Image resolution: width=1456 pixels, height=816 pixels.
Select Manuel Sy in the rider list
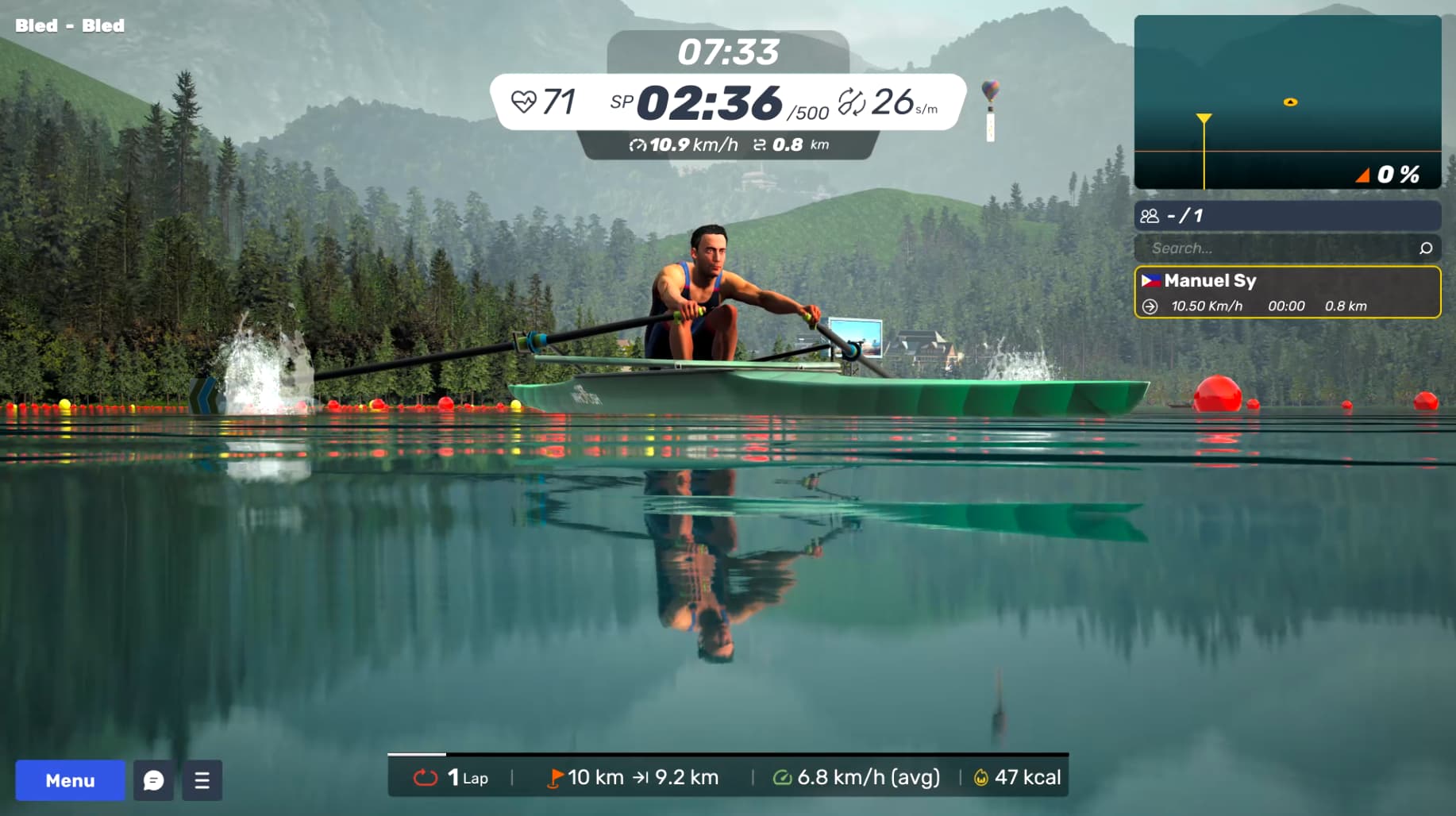(1287, 292)
